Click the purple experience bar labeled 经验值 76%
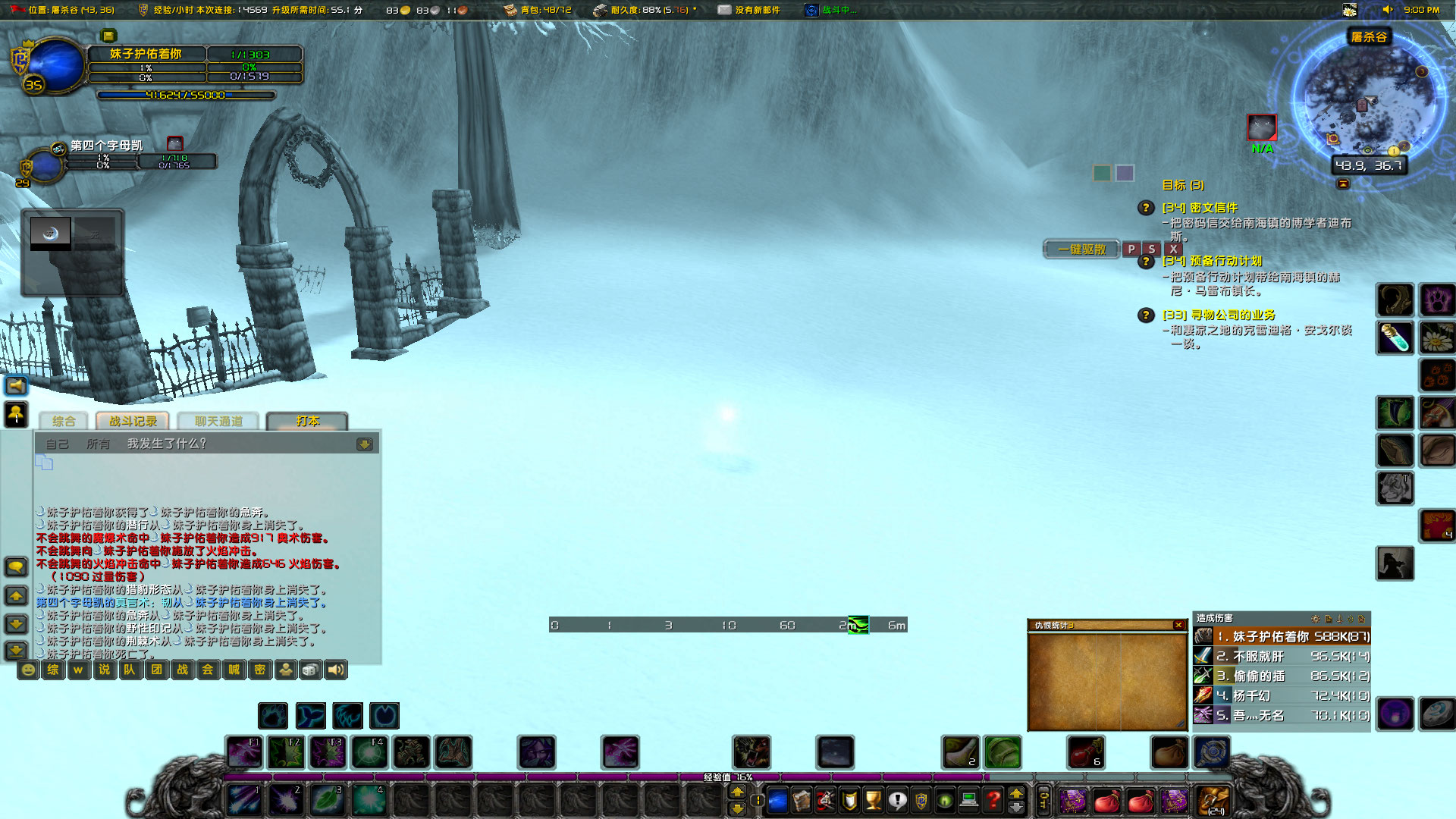1456x819 pixels. click(728, 778)
